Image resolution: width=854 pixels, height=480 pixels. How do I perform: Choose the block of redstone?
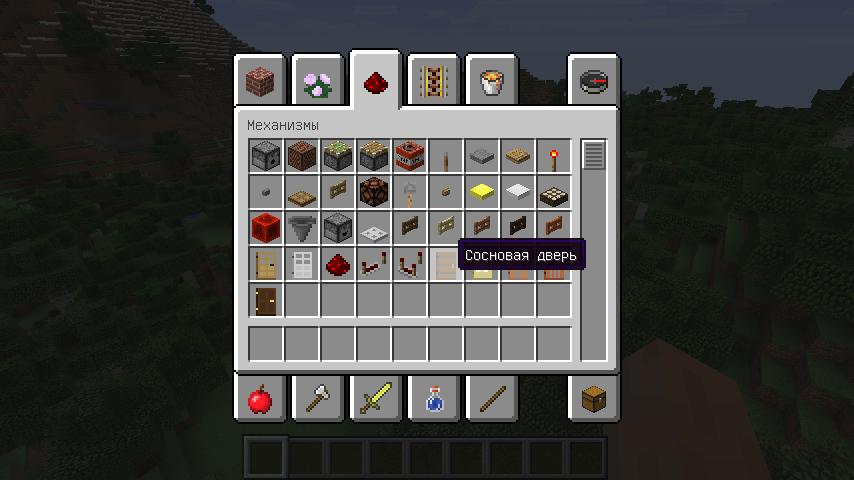coord(265,228)
